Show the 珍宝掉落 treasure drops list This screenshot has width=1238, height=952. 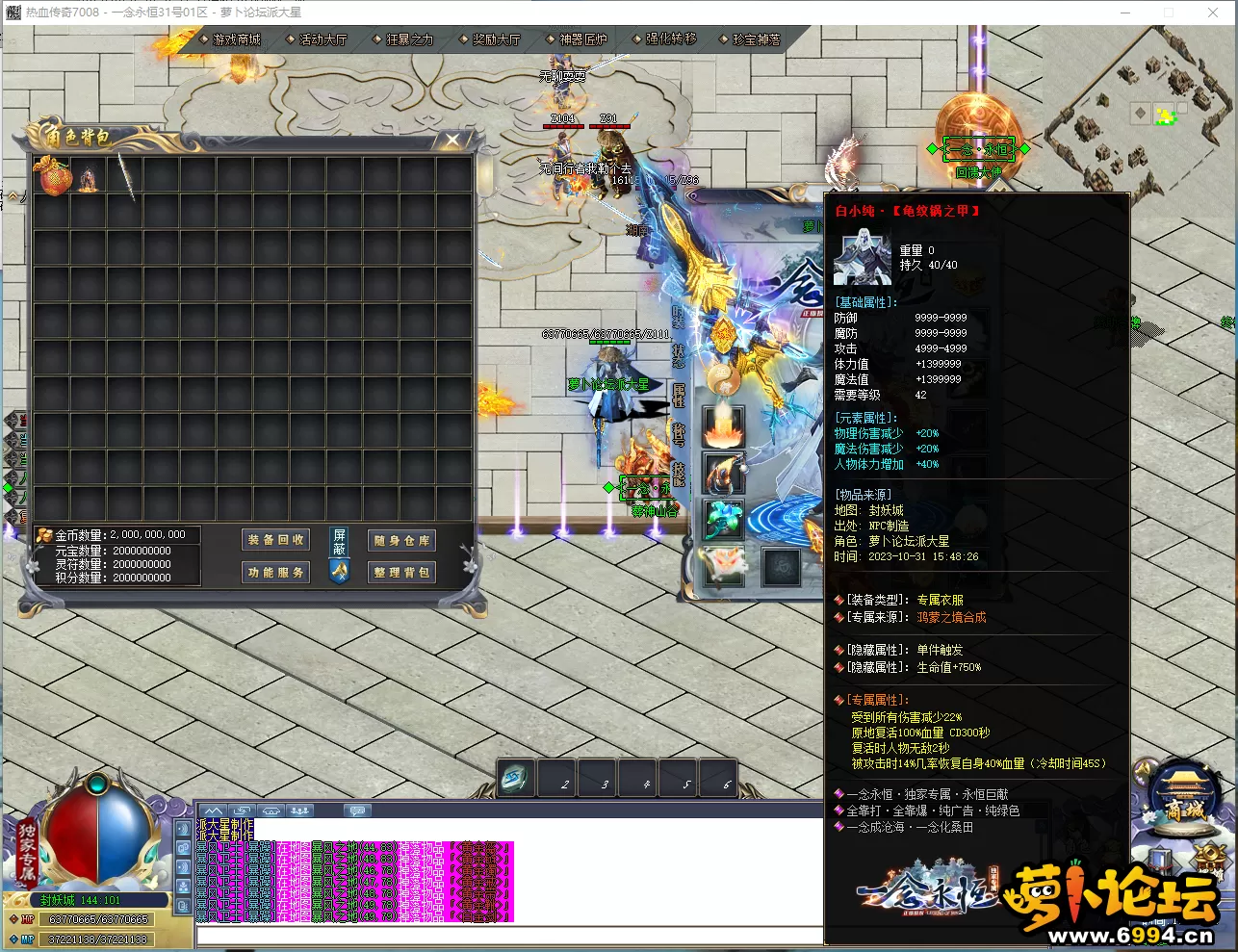tap(757, 39)
